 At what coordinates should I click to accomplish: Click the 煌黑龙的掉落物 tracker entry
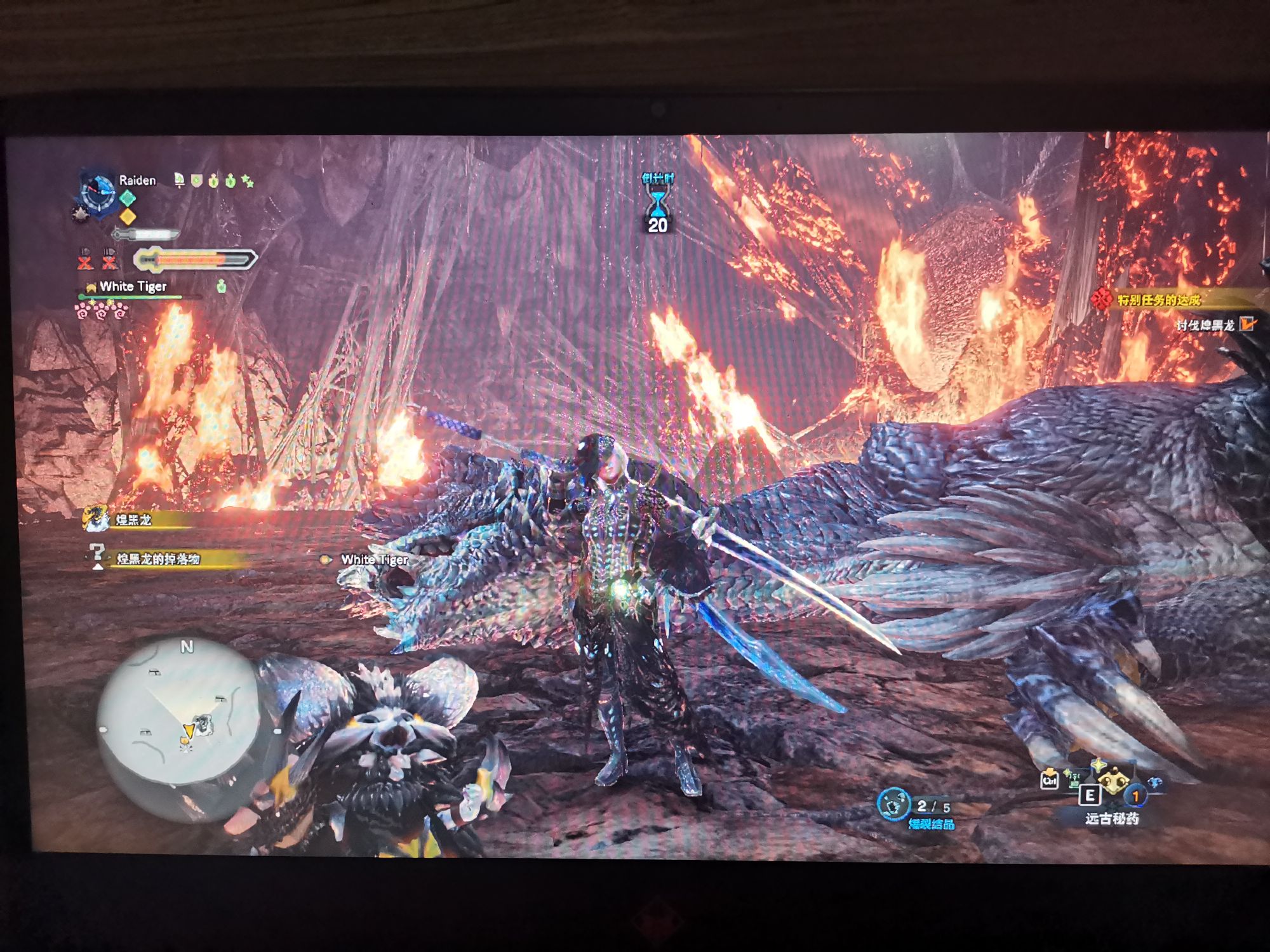point(157,559)
